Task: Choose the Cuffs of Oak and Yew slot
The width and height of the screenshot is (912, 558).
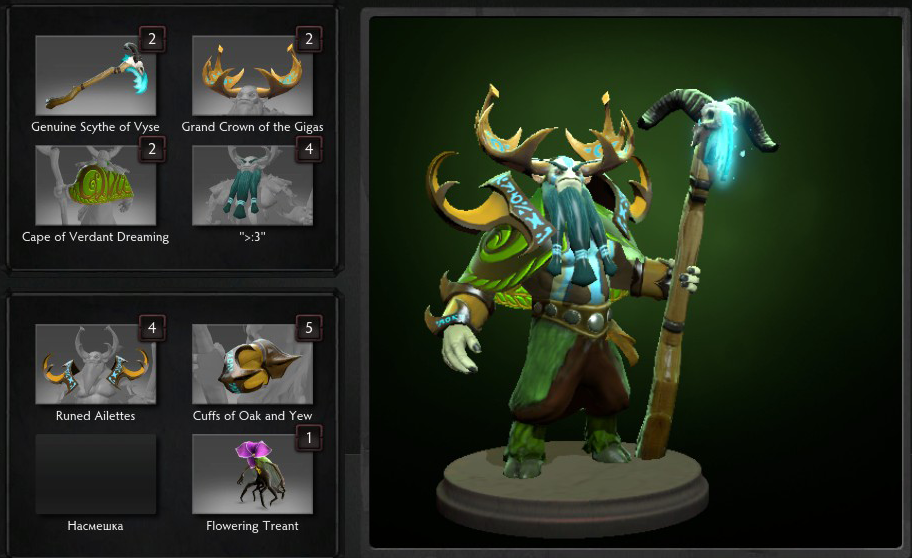Action: [252, 364]
